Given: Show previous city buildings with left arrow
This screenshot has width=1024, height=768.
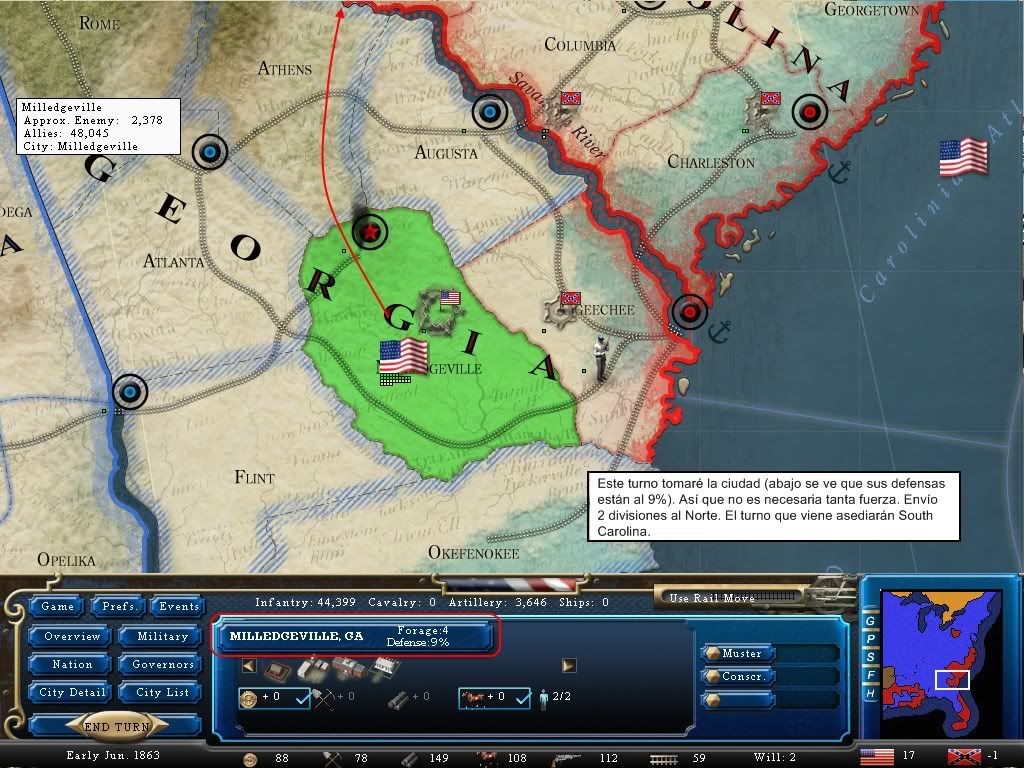Looking at the screenshot, I should click(249, 666).
